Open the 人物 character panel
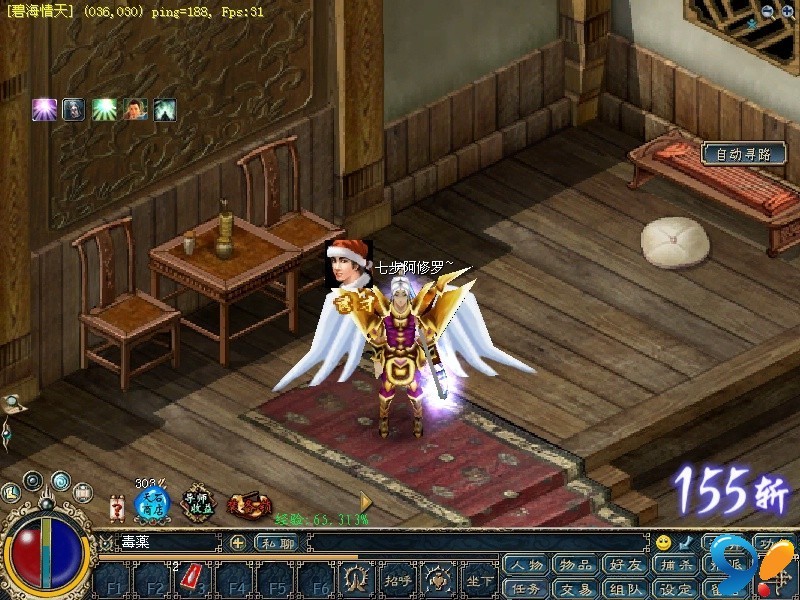 [526, 566]
